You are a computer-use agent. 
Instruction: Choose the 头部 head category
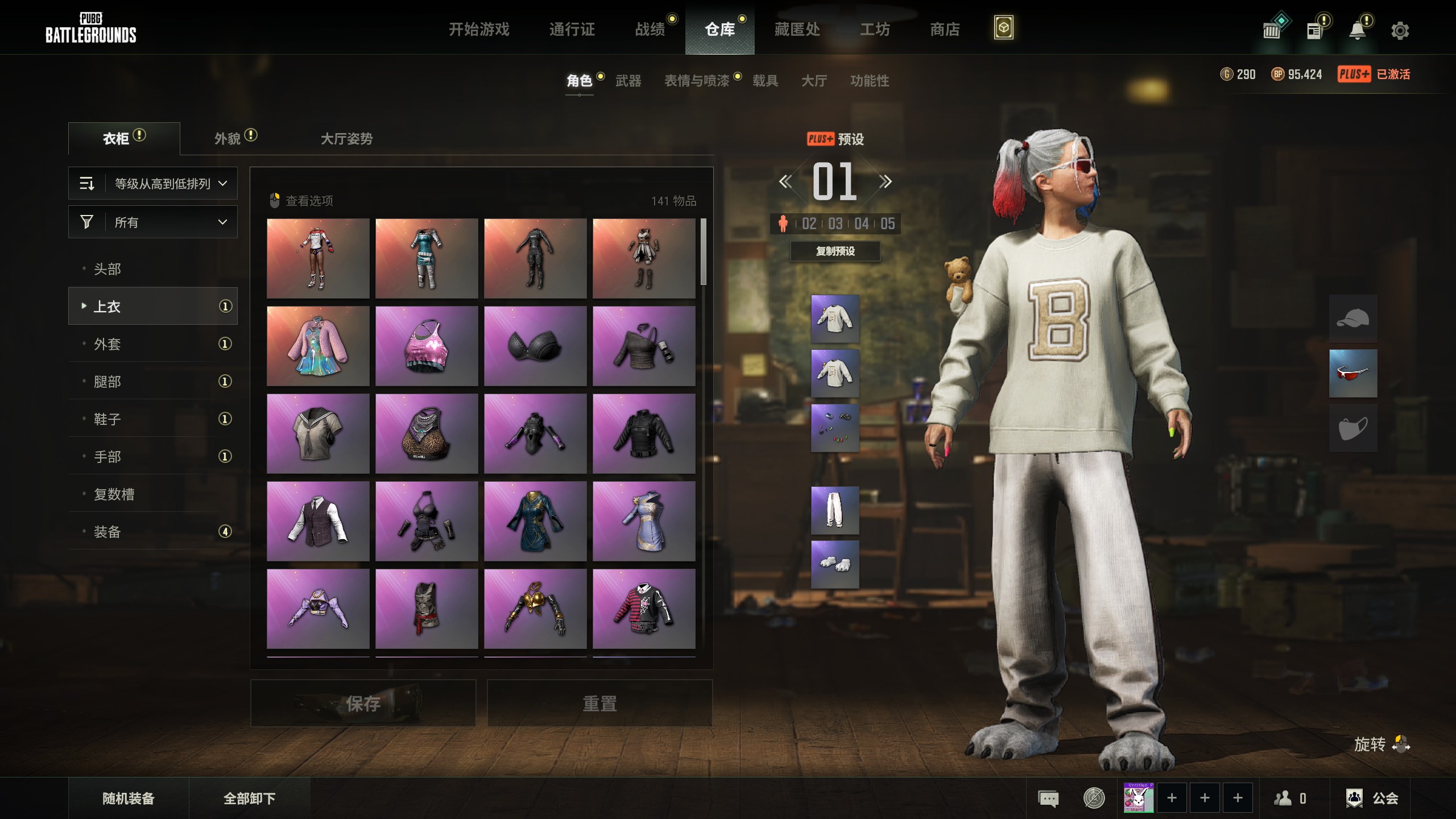pos(107,269)
